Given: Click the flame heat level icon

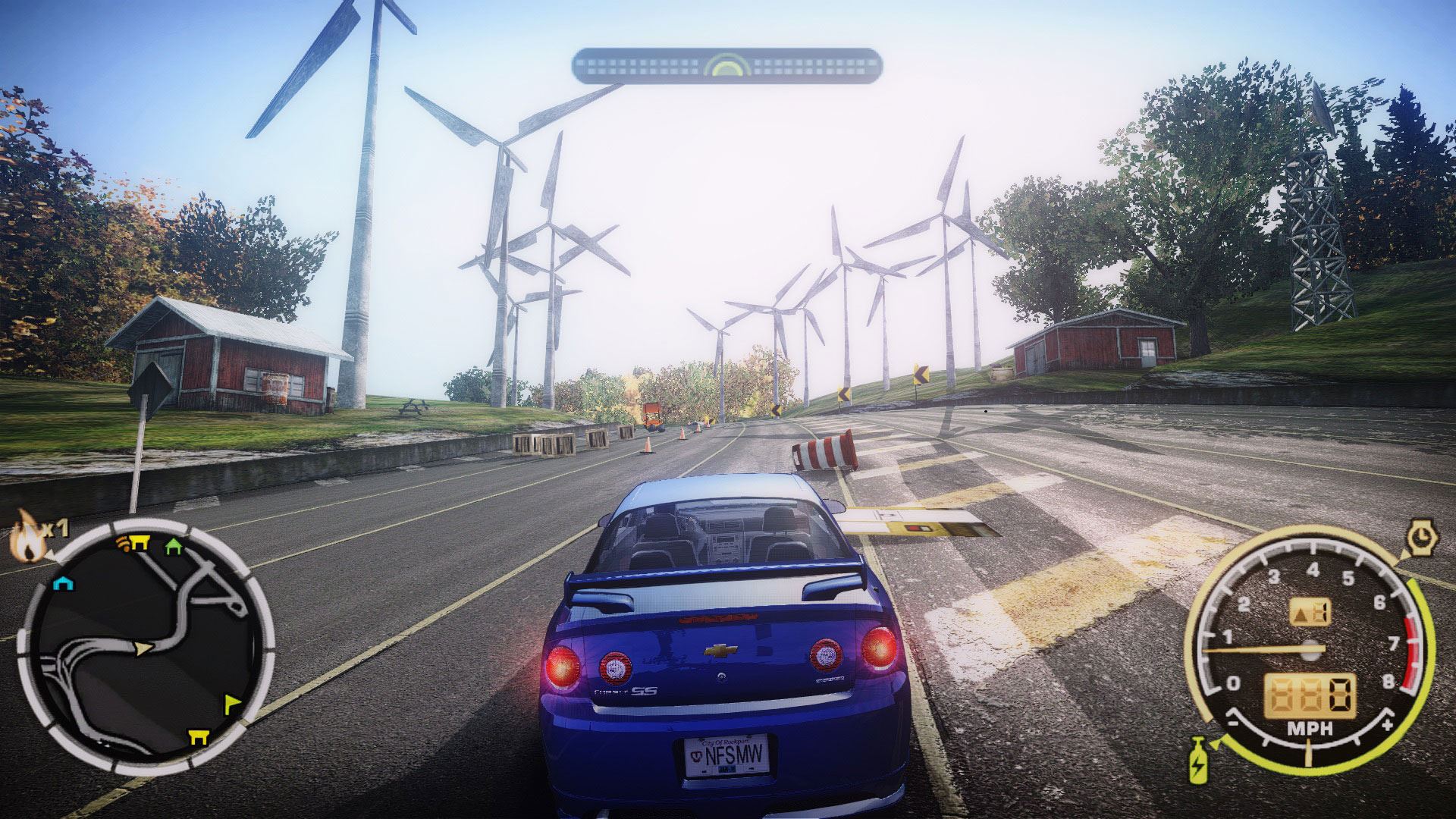Looking at the screenshot, I should pos(27,534).
